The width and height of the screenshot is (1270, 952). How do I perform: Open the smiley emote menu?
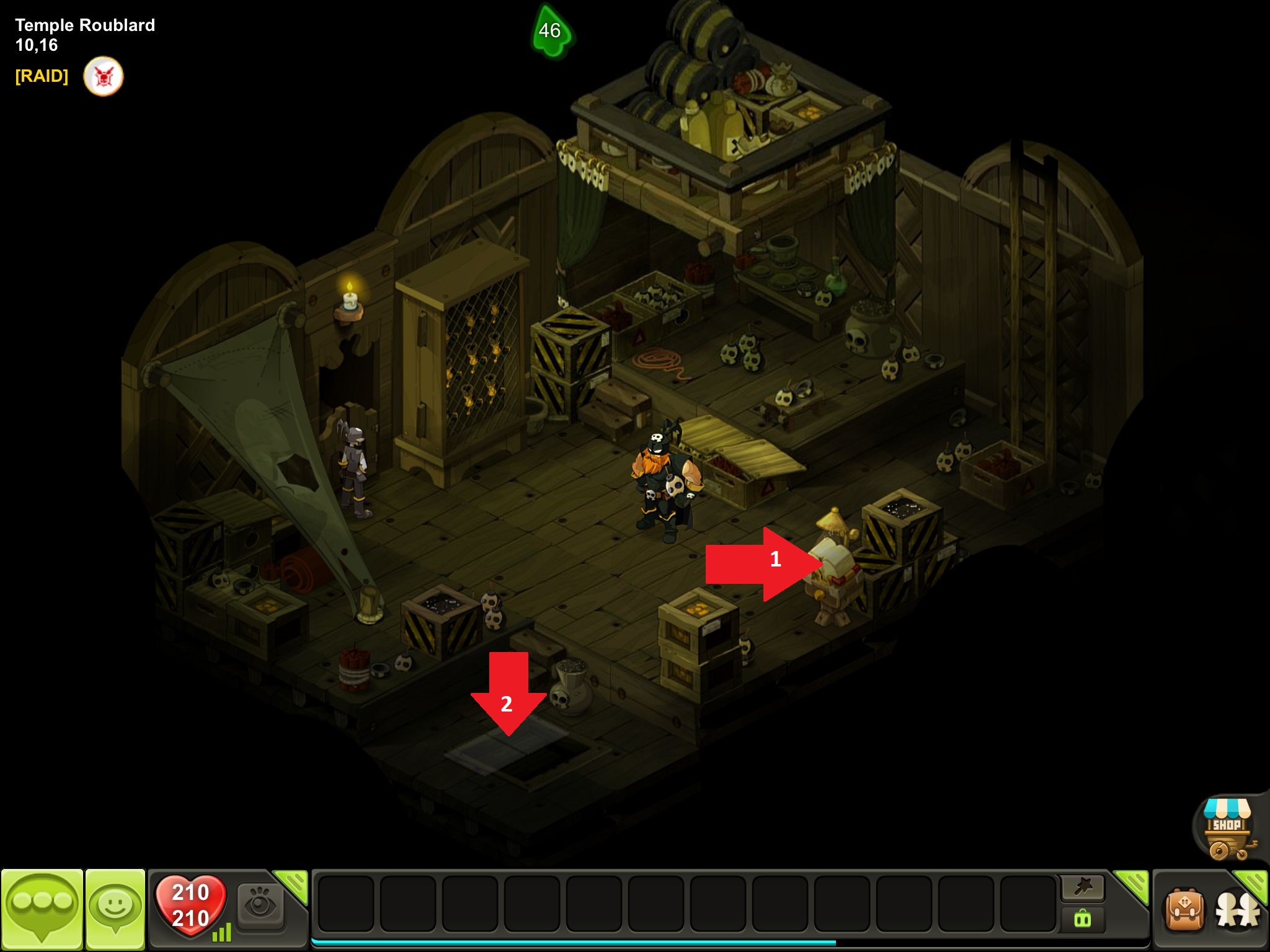pyautogui.click(x=115, y=909)
